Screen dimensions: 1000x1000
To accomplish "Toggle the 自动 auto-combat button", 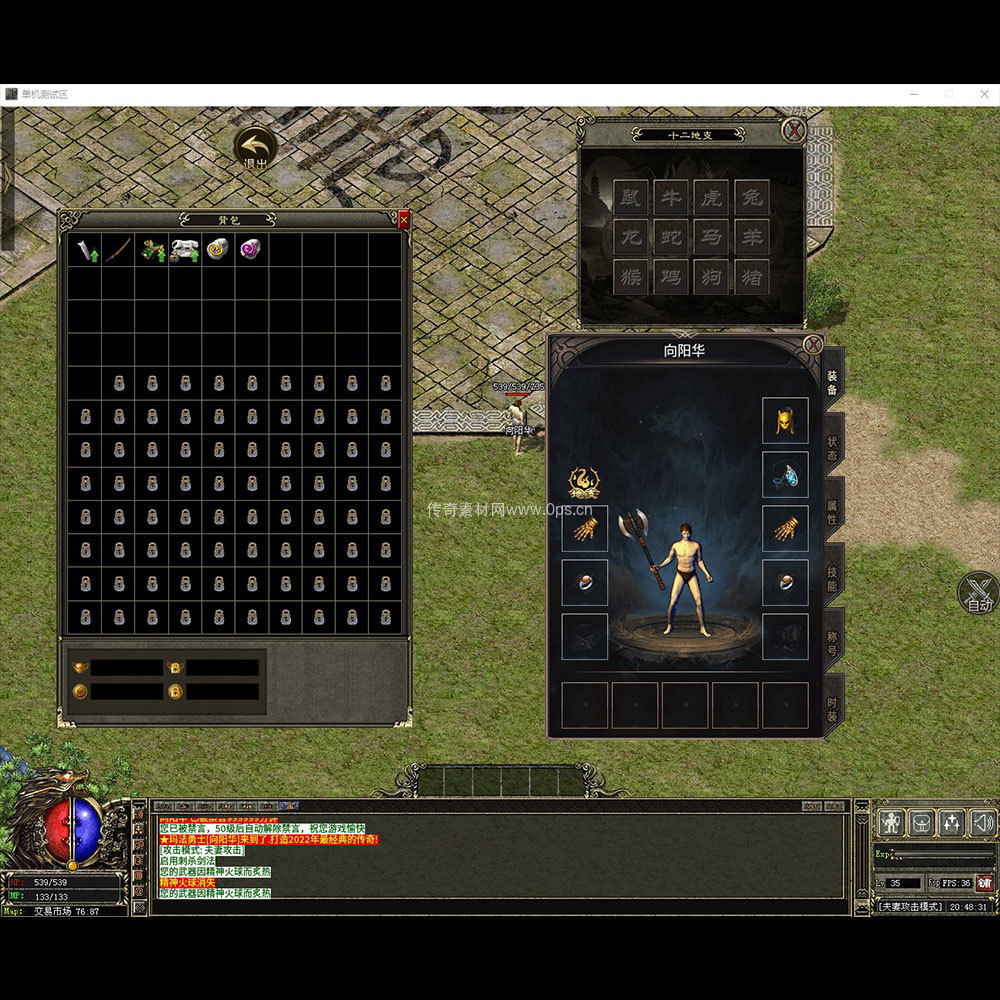I will pos(979,594).
